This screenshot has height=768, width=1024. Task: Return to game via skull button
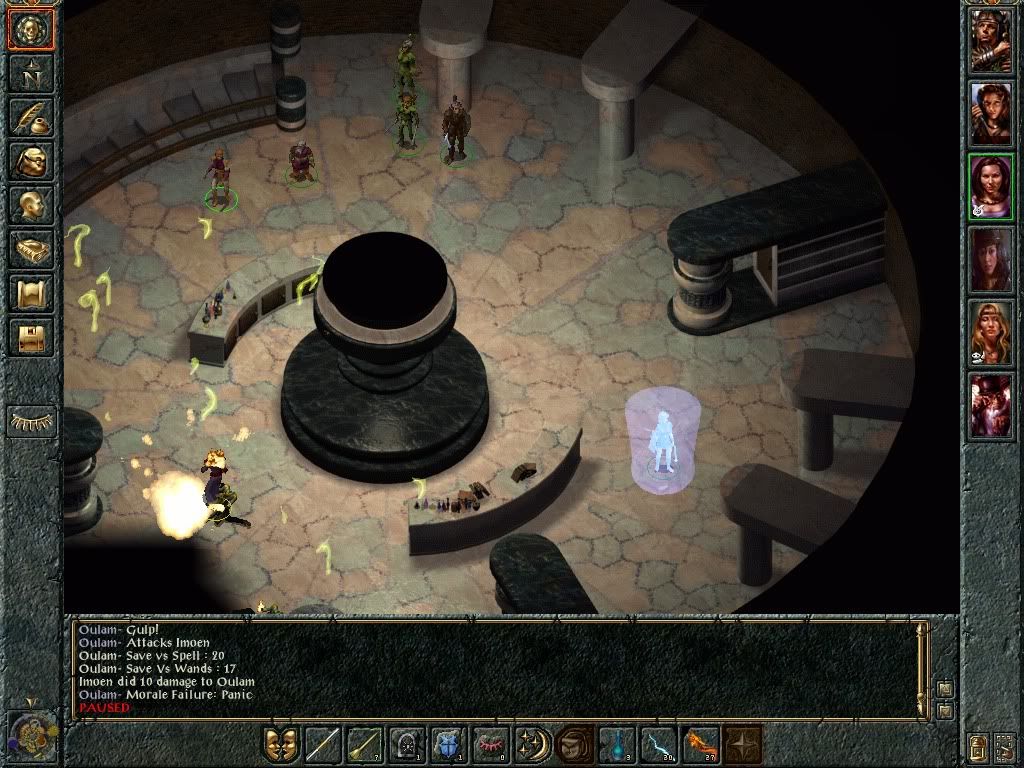[31, 30]
